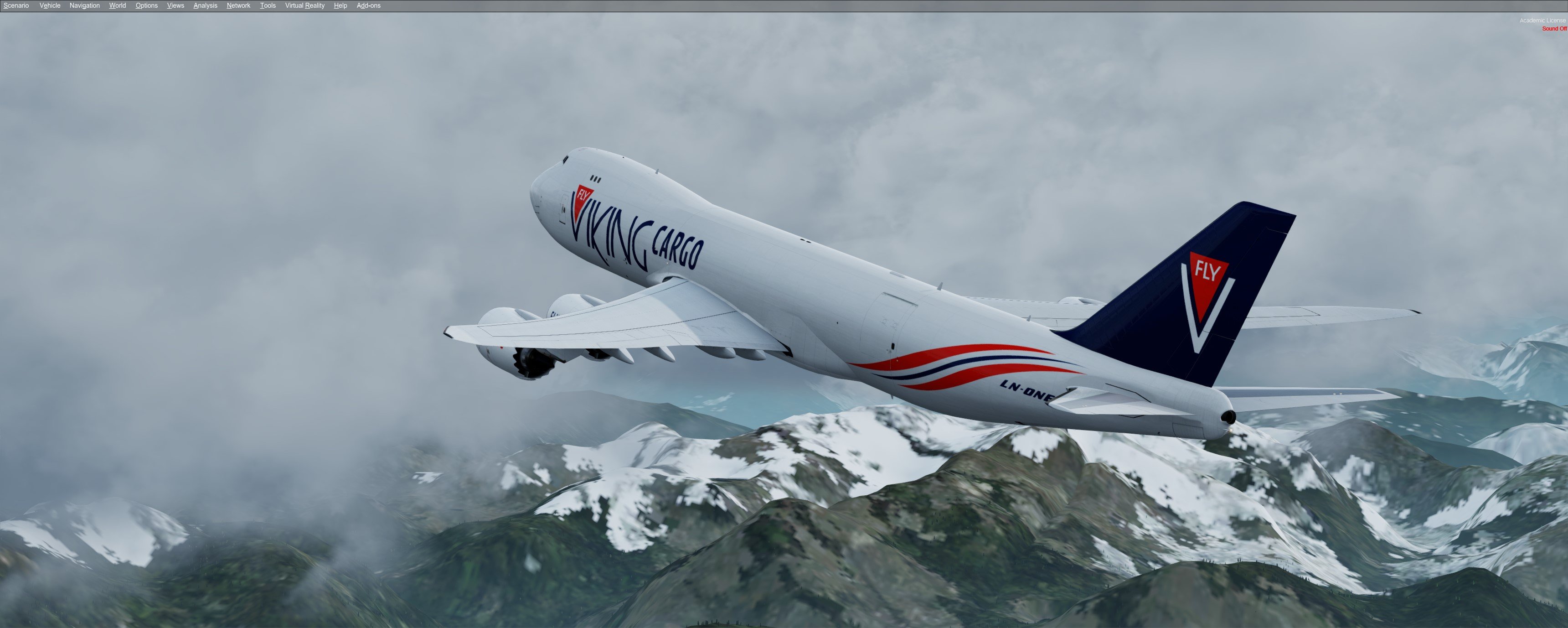Select the Network menu
This screenshot has height=628, width=1568.
238,5
